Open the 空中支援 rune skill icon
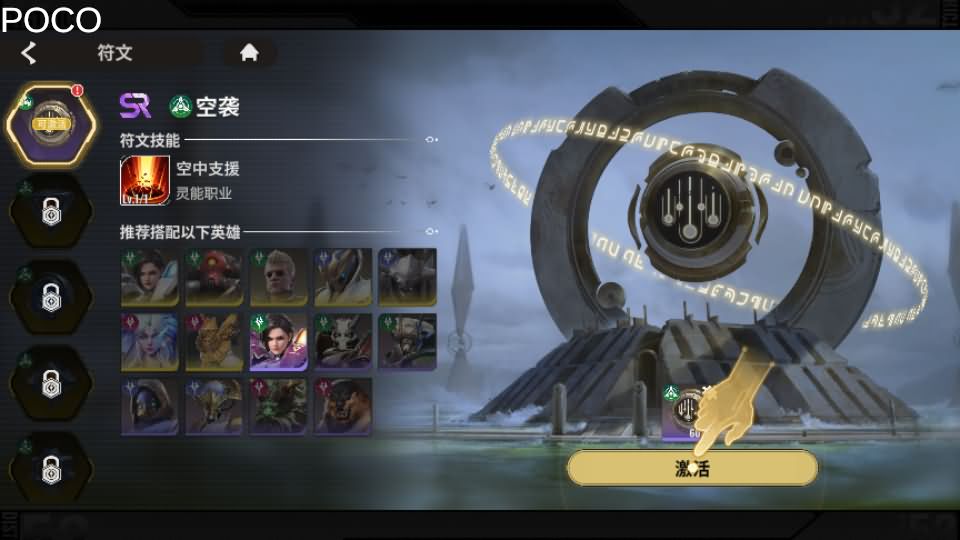 click(x=145, y=180)
